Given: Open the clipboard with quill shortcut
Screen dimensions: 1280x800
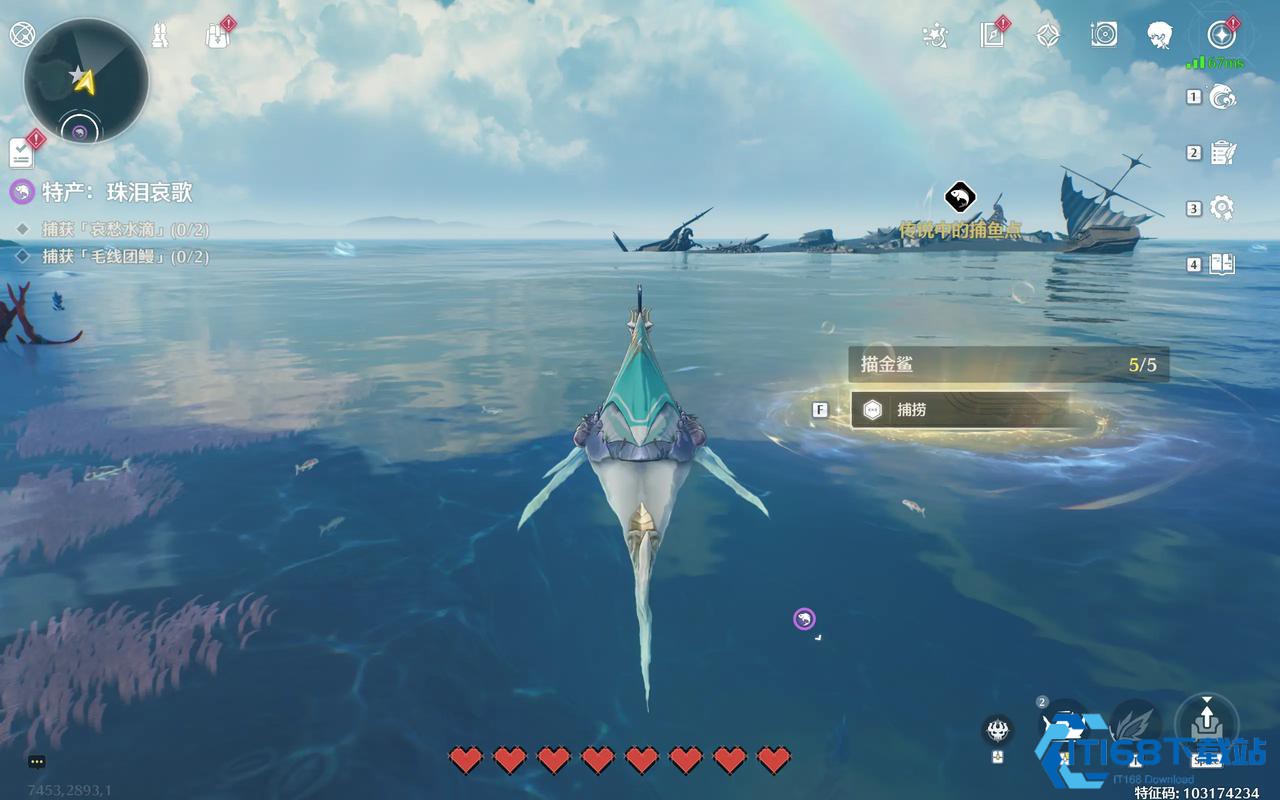Looking at the screenshot, I should [x=1222, y=153].
